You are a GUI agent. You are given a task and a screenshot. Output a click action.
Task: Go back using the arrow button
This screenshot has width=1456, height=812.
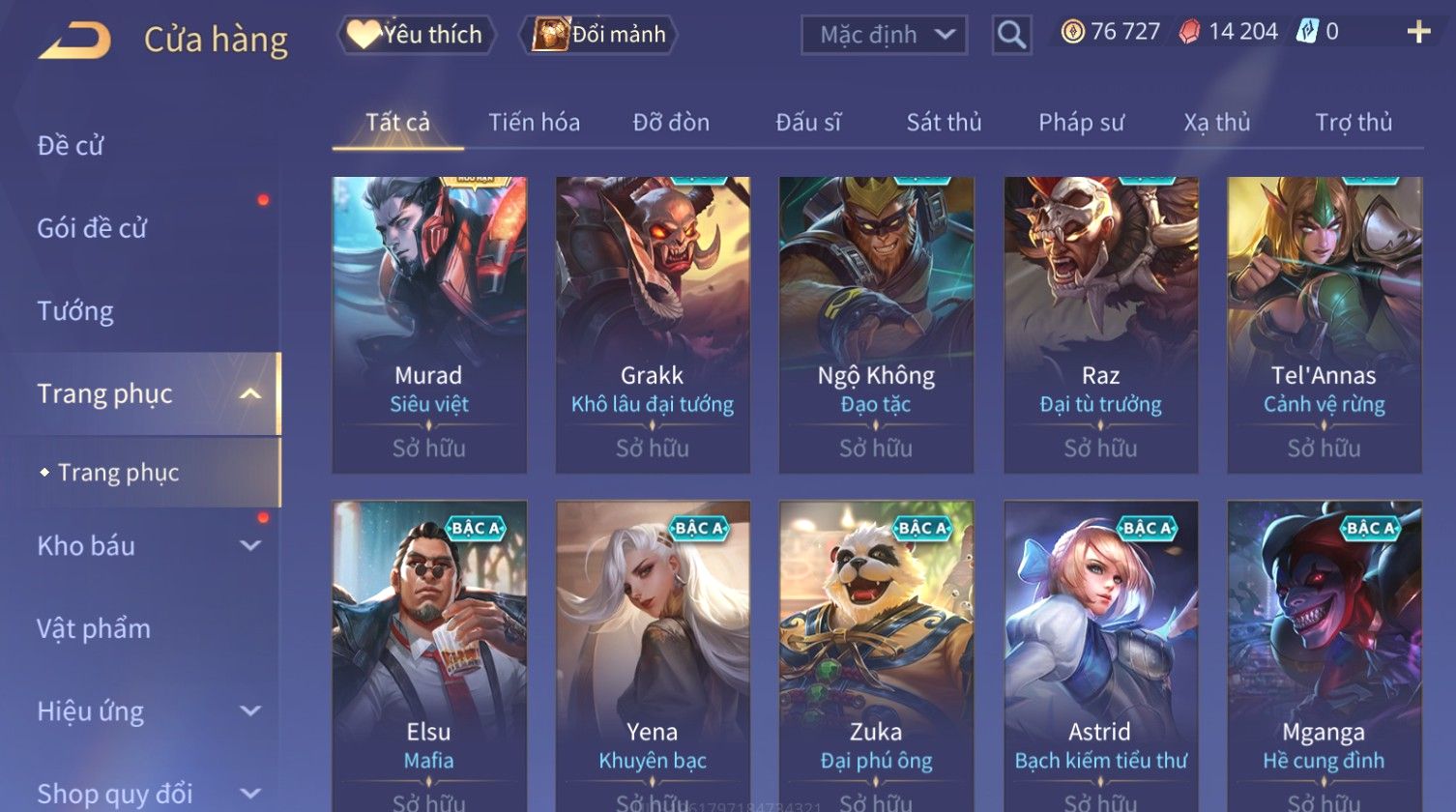pos(74,41)
